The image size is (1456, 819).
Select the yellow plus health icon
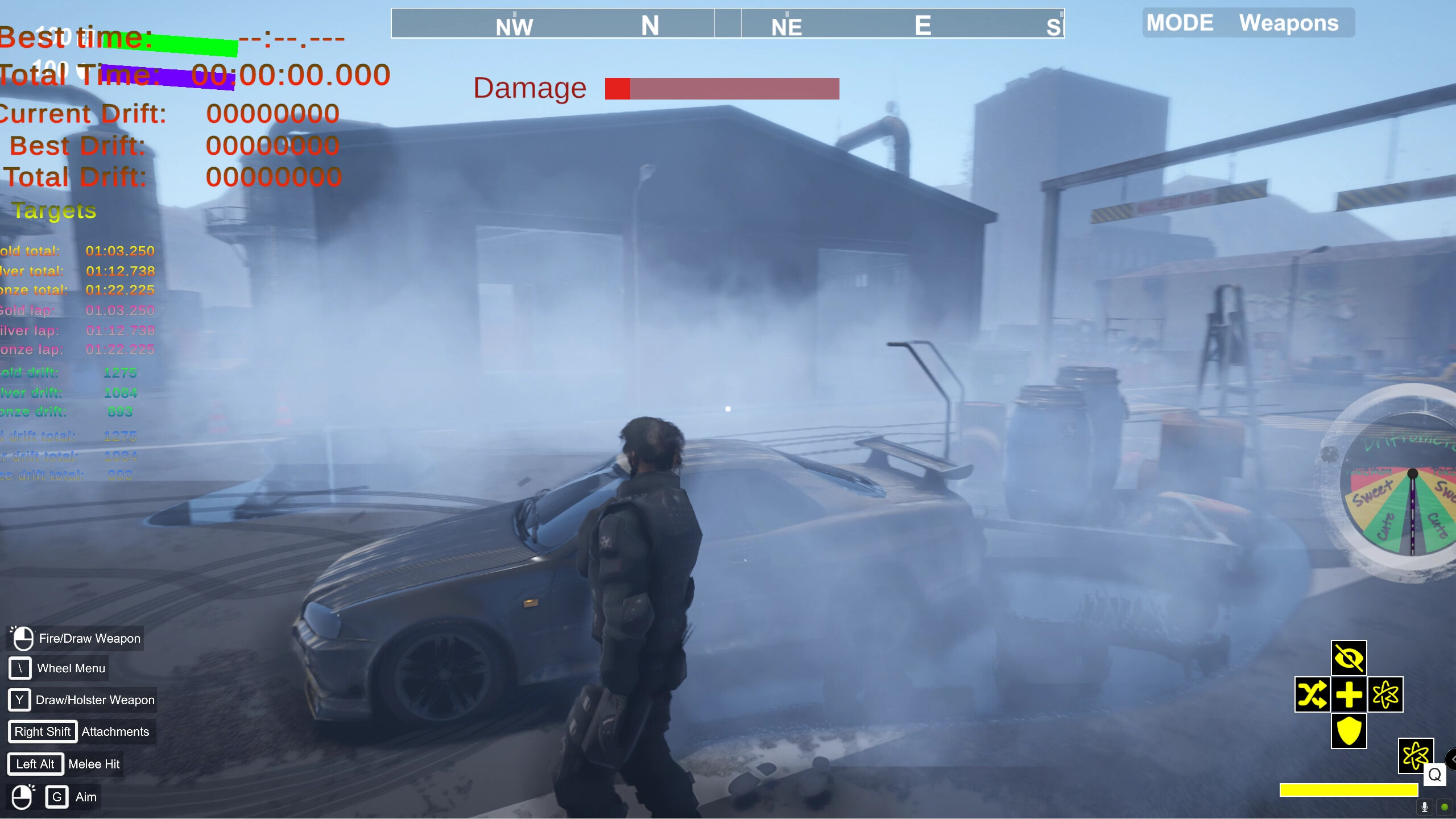[x=1350, y=695]
